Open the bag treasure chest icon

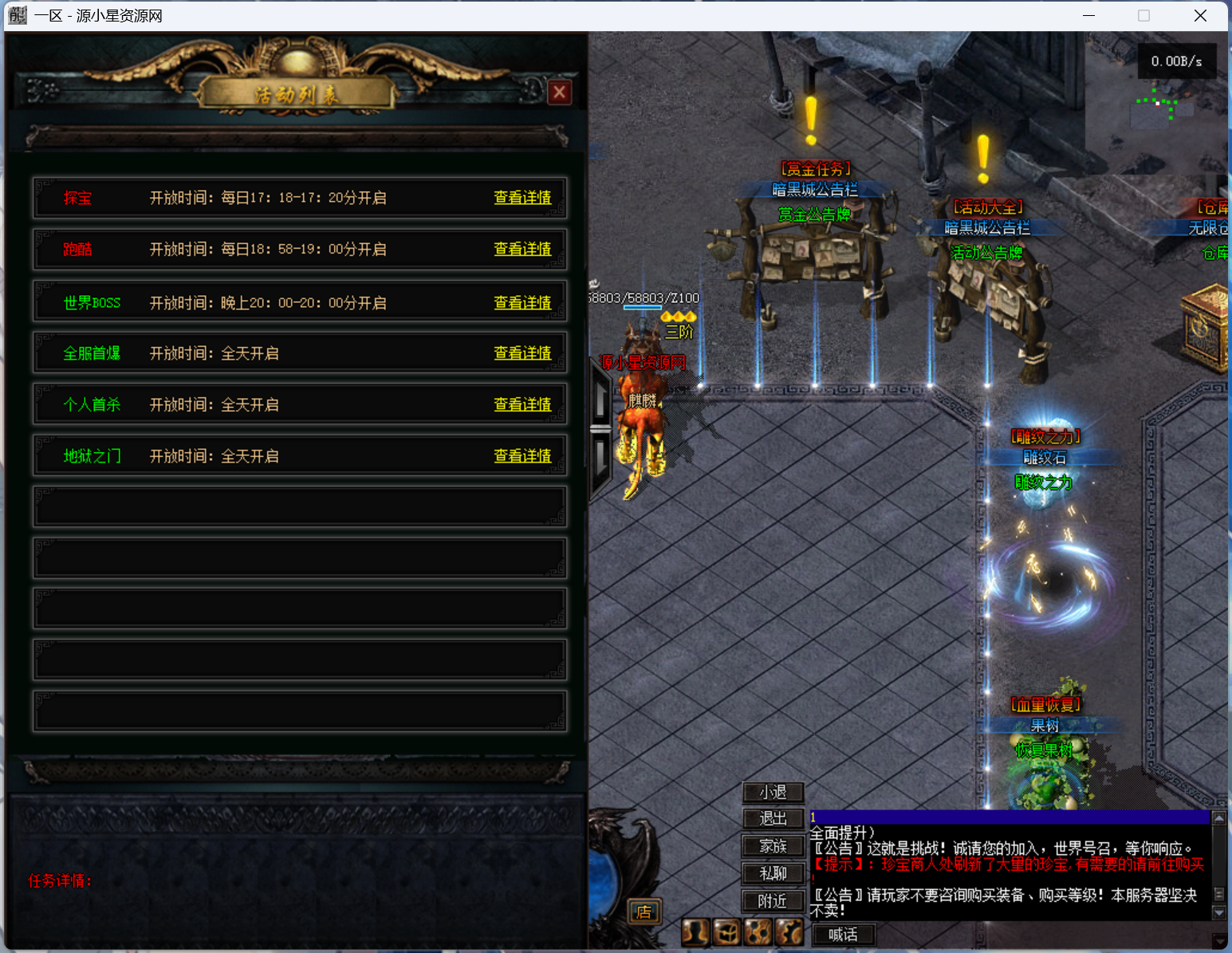coord(726,931)
